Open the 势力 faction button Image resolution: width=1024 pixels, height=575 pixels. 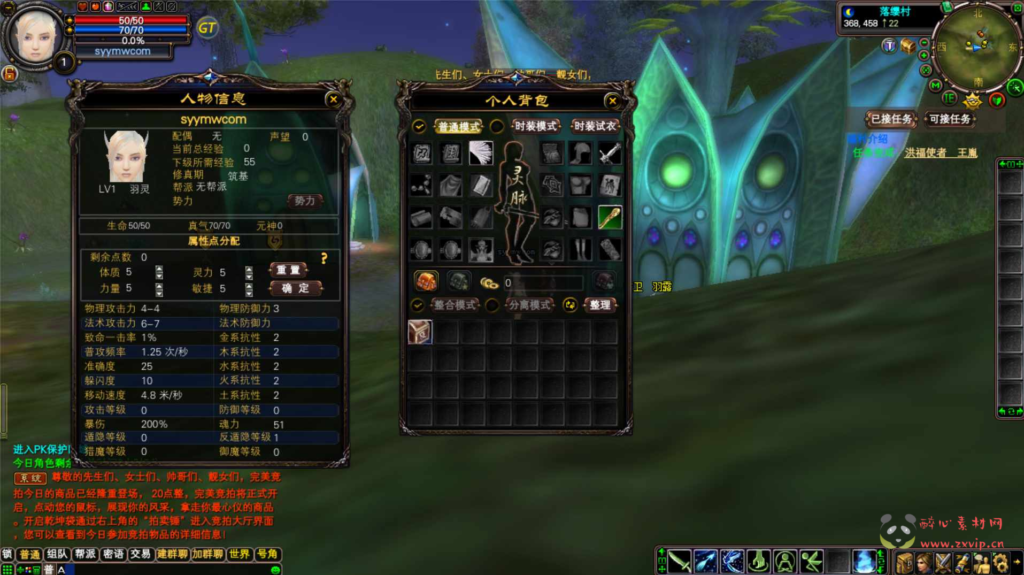coord(304,200)
